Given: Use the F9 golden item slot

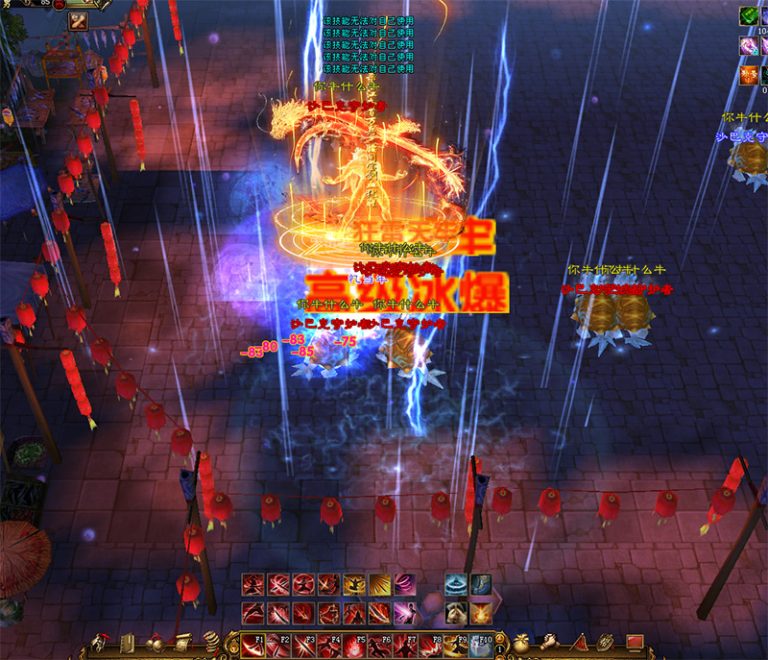Looking at the screenshot, I should point(456,646).
